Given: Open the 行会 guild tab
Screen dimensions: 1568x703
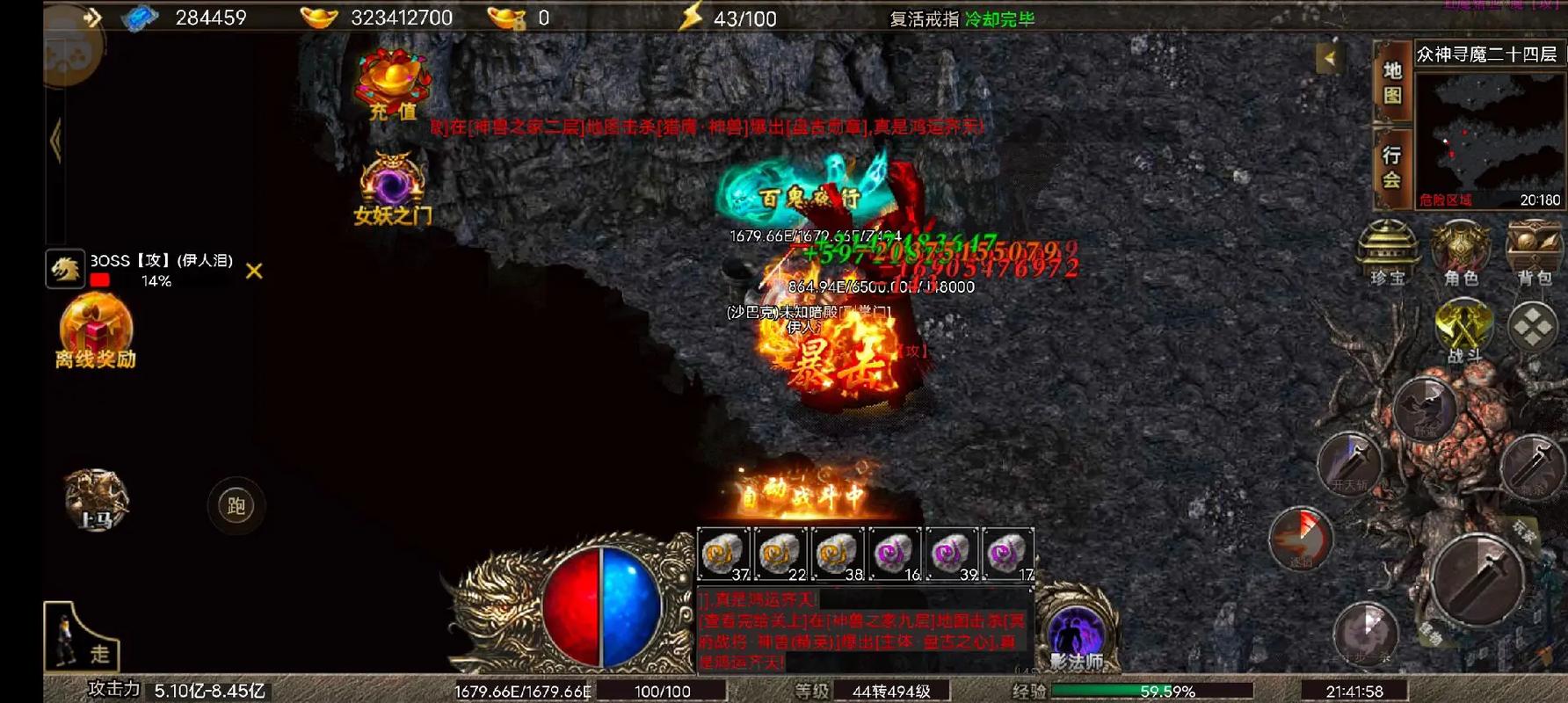Looking at the screenshot, I should pos(1392,167).
